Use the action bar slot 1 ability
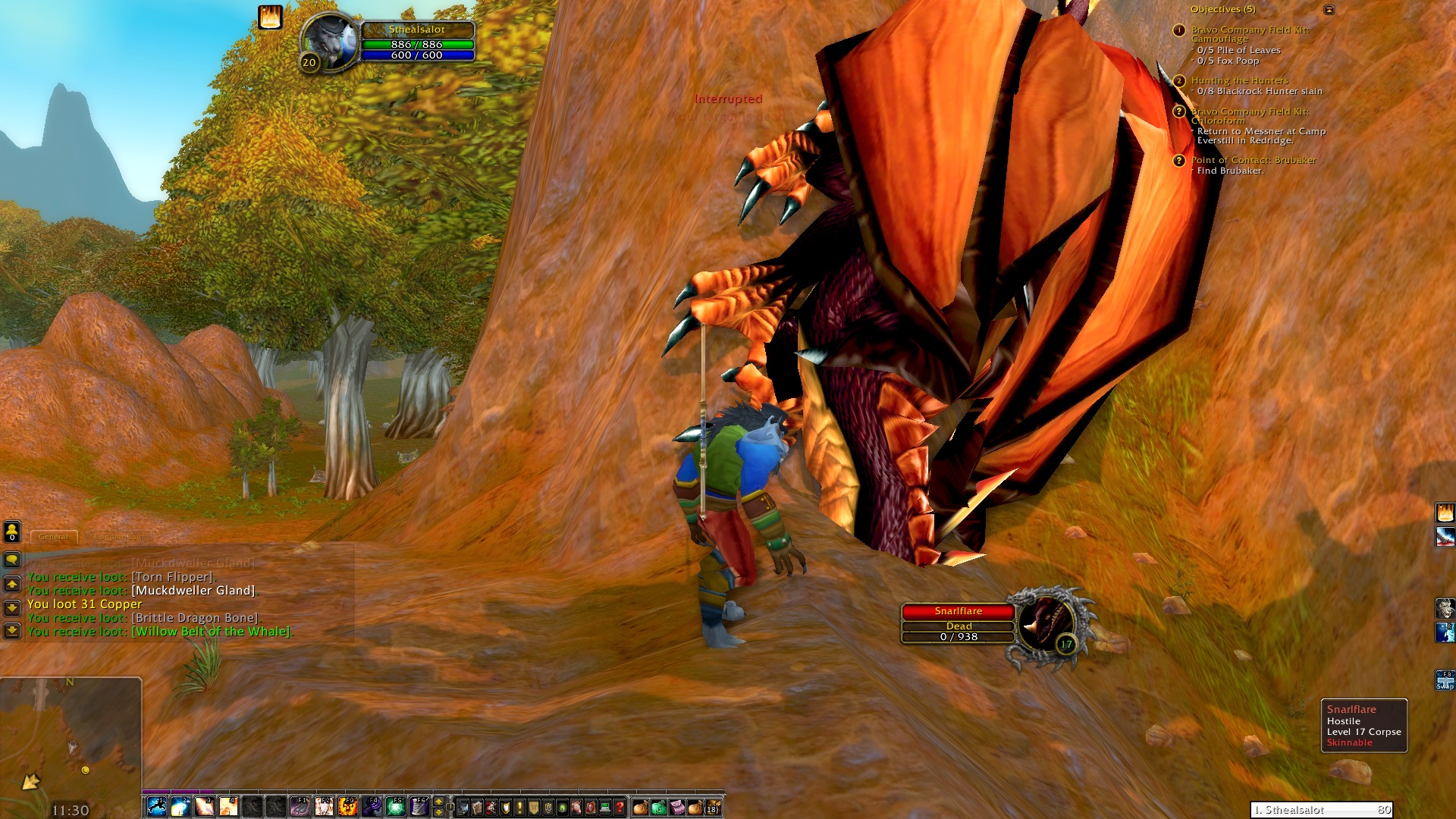This screenshot has width=1456, height=819. (x=156, y=807)
